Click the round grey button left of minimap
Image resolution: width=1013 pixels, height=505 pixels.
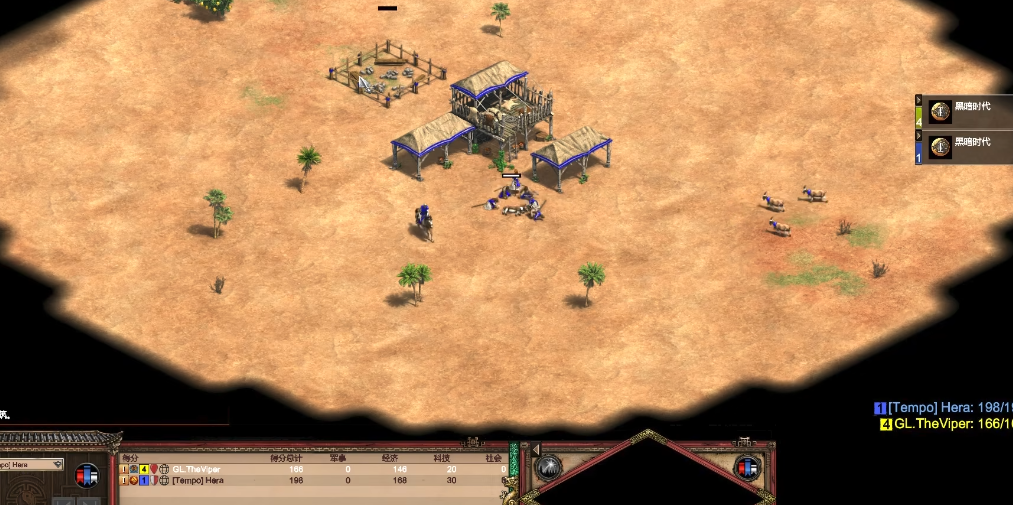tap(548, 467)
